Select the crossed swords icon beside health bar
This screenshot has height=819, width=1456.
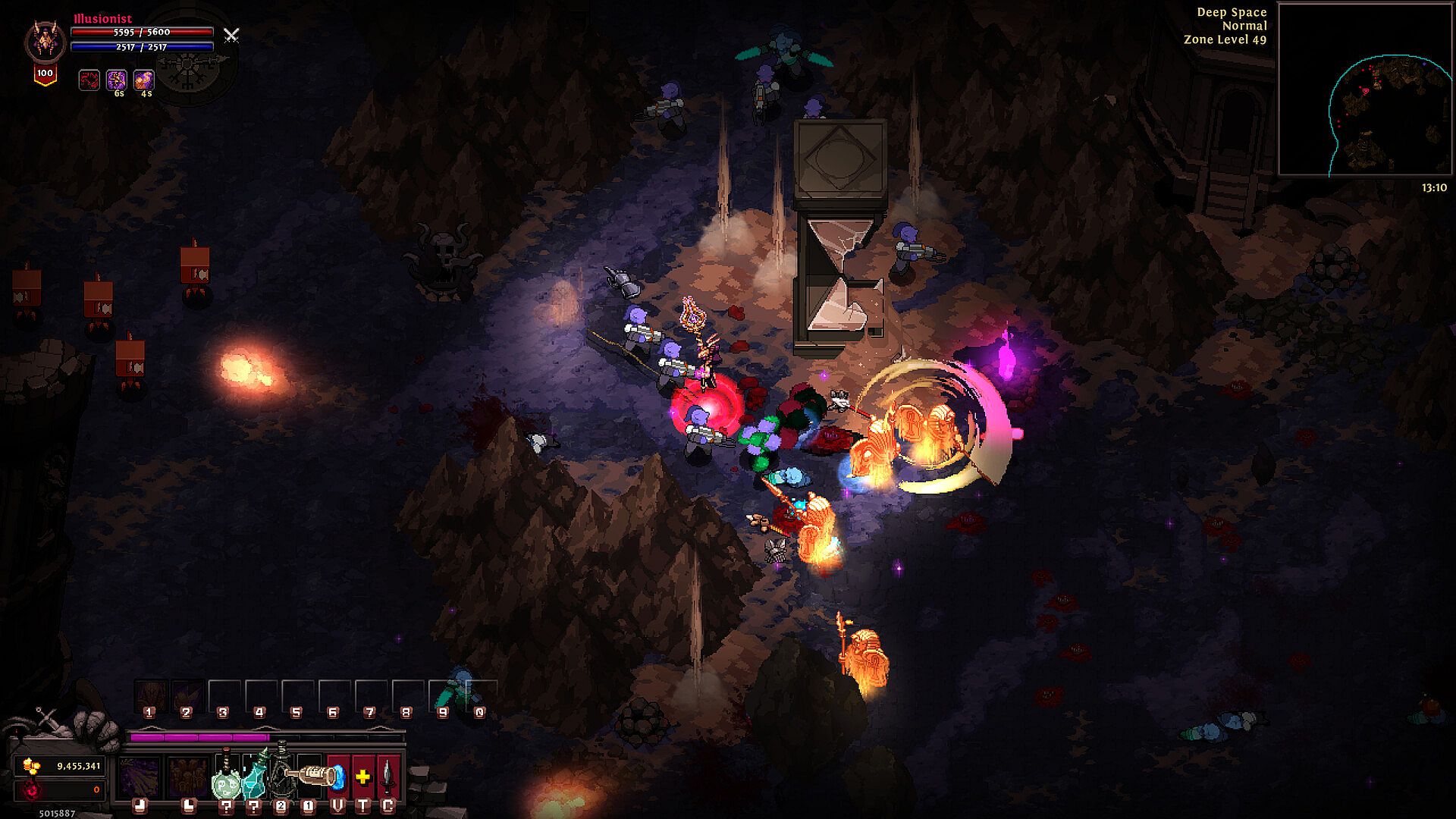pyautogui.click(x=231, y=35)
